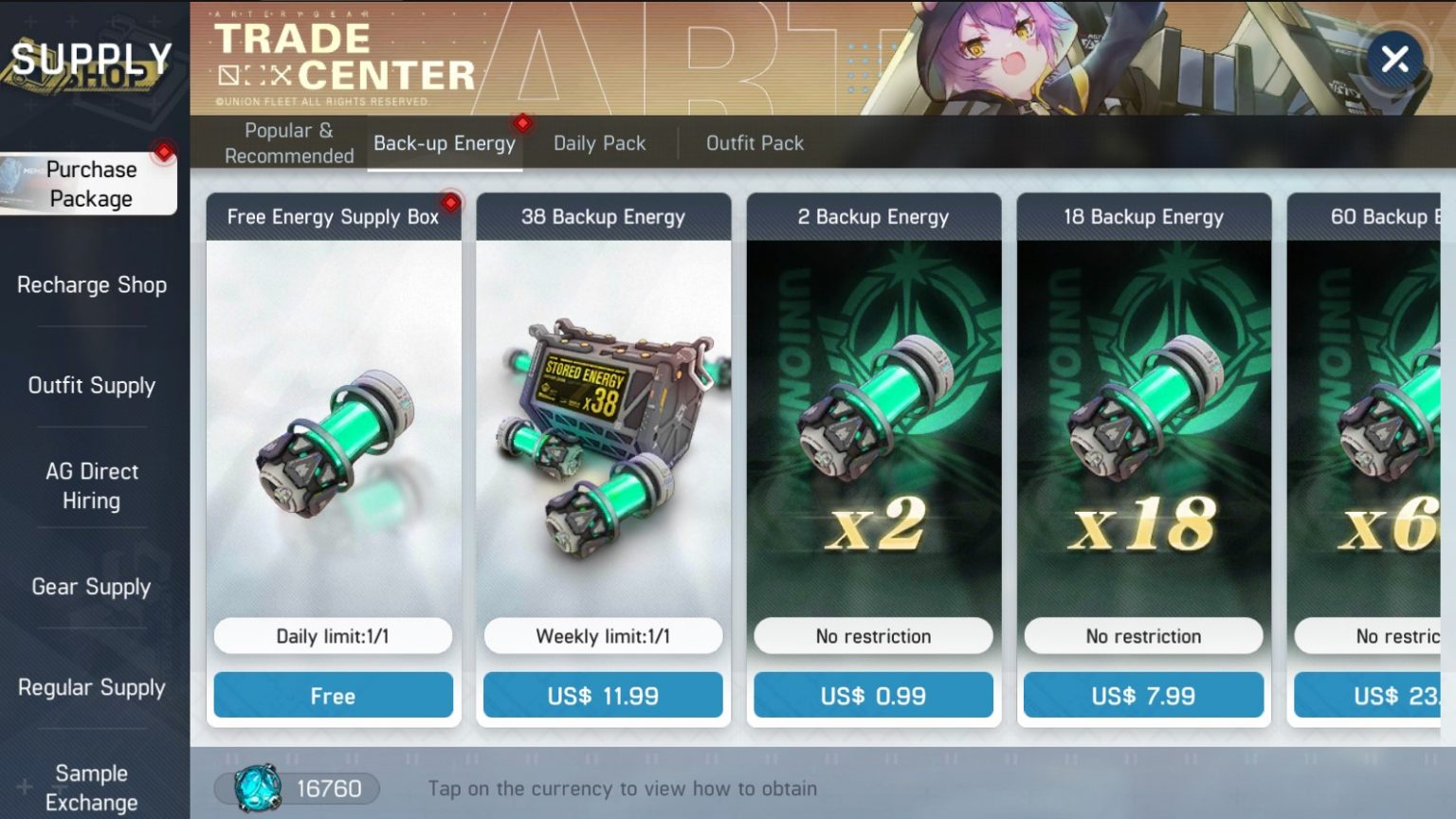This screenshot has width=1456, height=819.
Task: Close the Trade Center screen
Action: tap(1393, 59)
